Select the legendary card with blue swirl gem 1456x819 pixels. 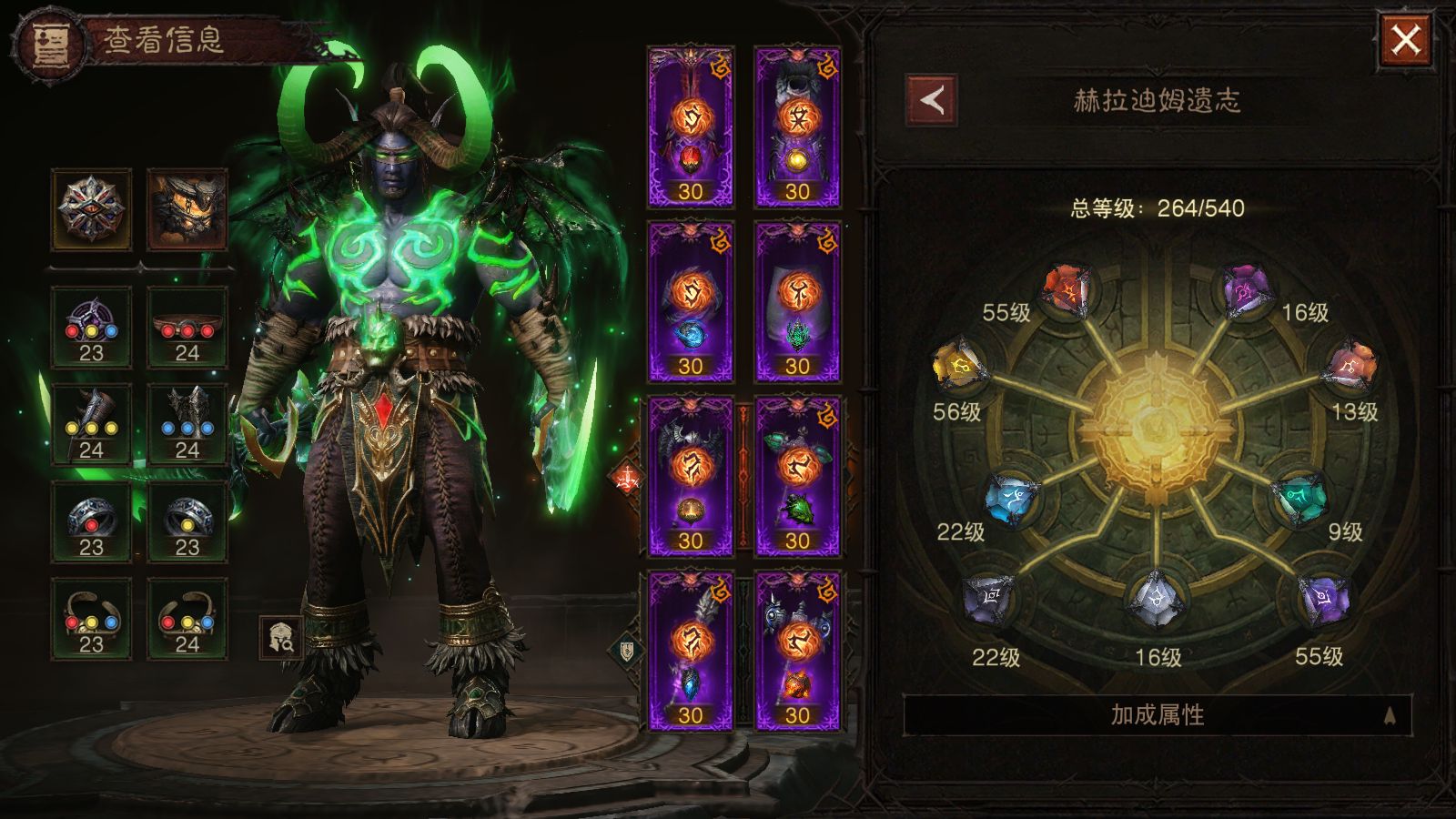click(690, 302)
